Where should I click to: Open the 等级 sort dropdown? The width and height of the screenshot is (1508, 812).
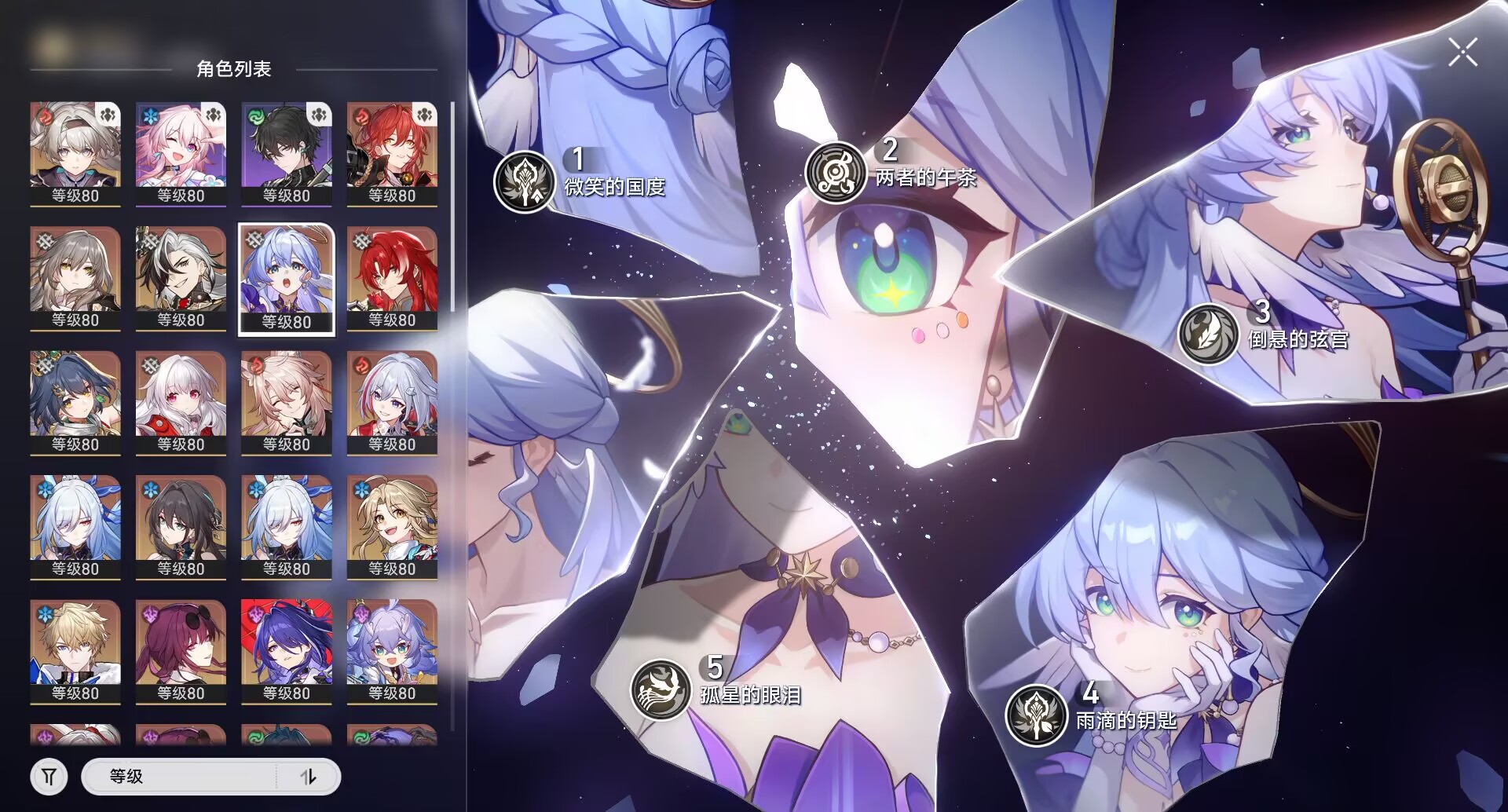point(181,777)
